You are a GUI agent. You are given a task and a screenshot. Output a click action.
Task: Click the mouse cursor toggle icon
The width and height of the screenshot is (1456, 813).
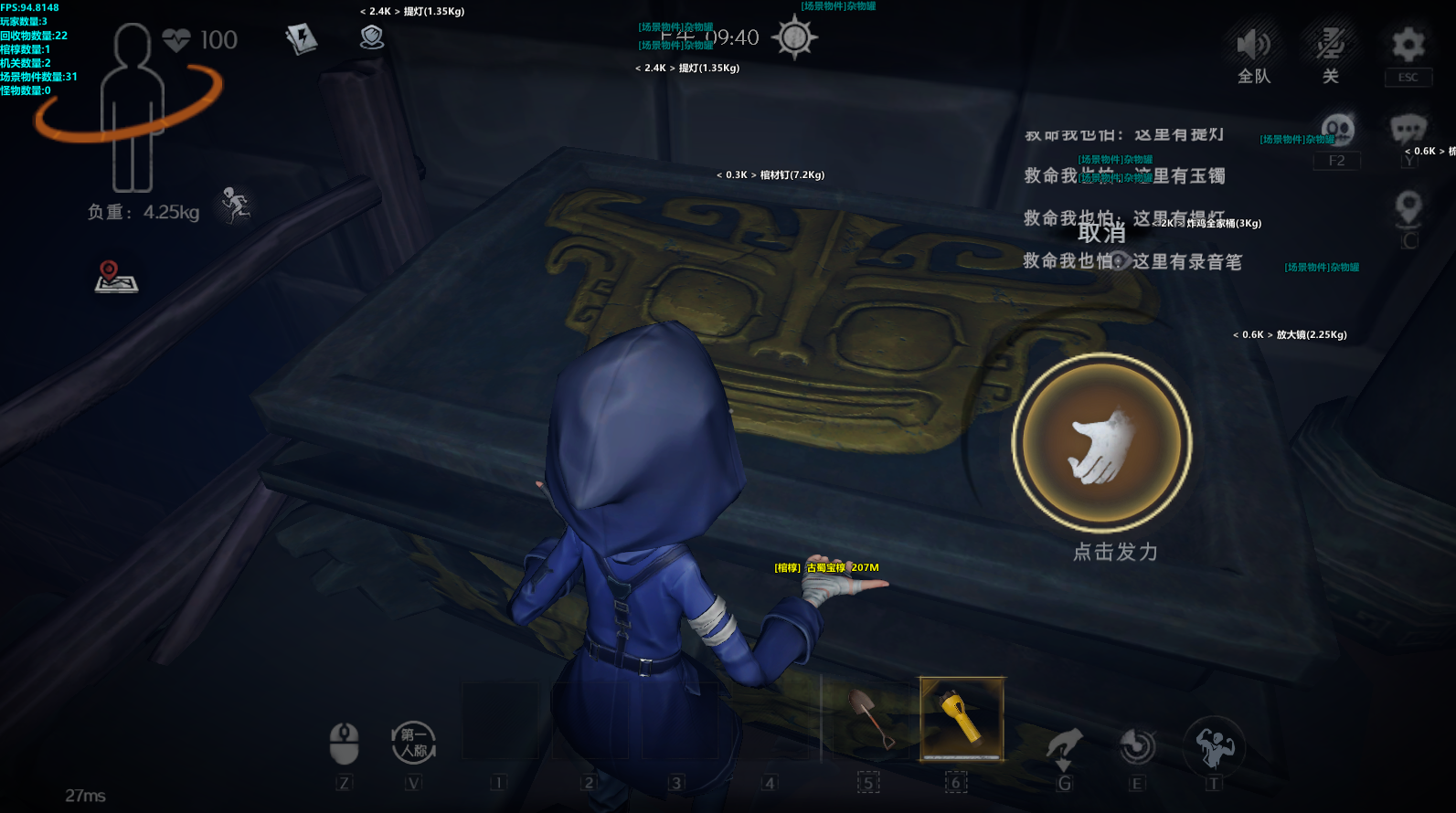pyautogui.click(x=344, y=743)
